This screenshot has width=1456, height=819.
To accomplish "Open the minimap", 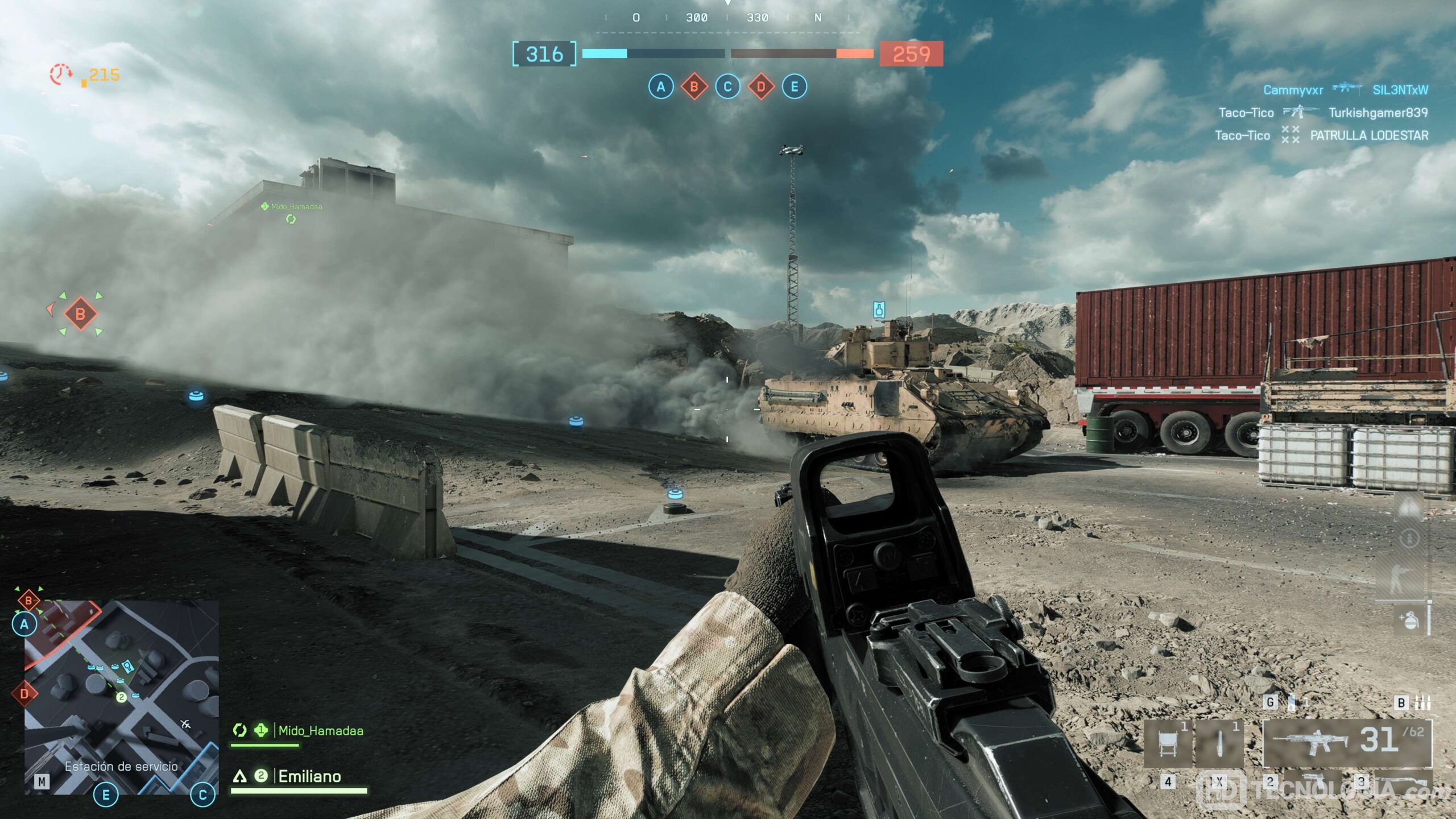I will coord(121,697).
